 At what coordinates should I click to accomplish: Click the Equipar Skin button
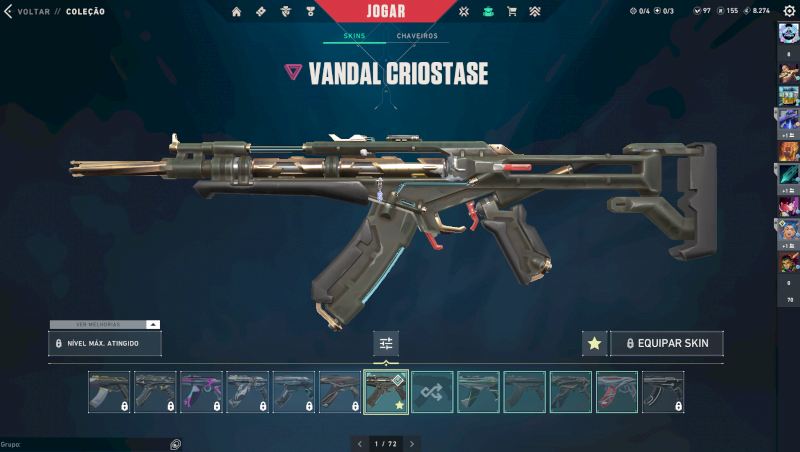click(x=667, y=343)
